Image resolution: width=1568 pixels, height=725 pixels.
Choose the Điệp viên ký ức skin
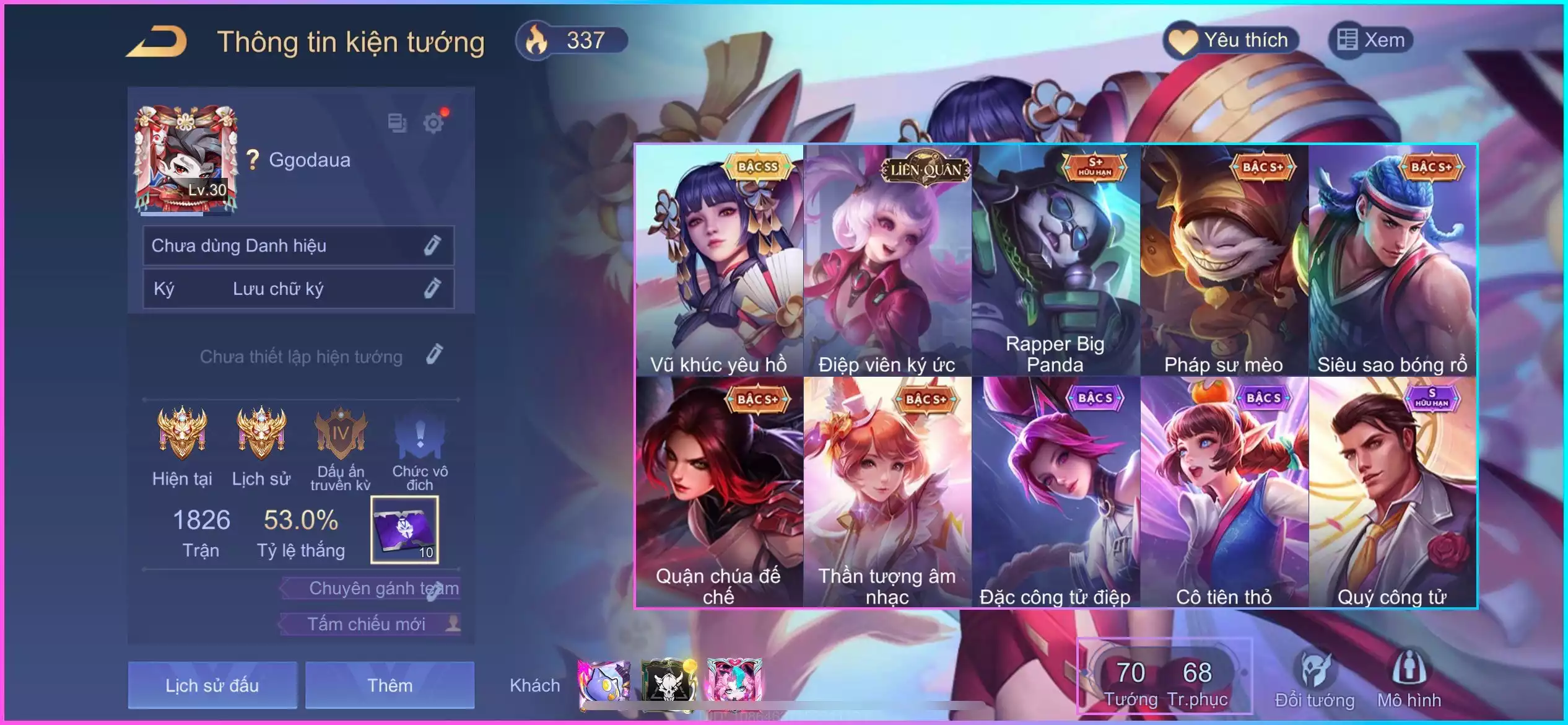coord(887,260)
